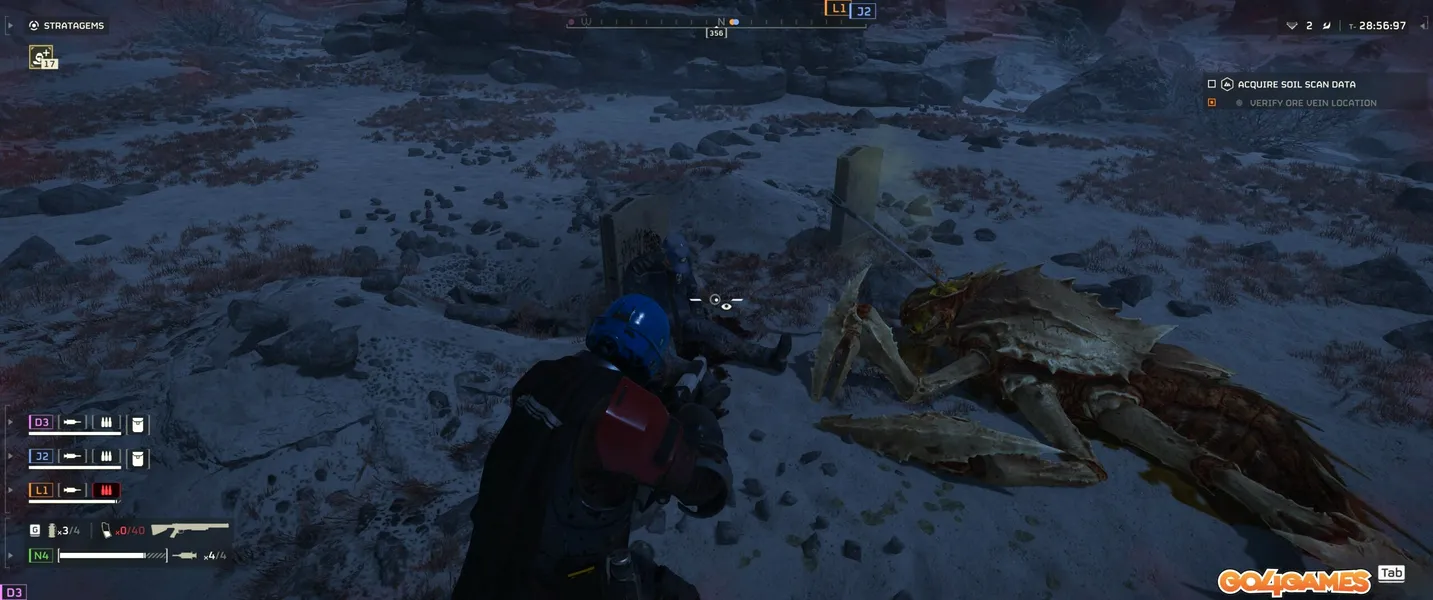The height and width of the screenshot is (600, 1433).
Task: Expand the squad list arrow beside D3
Action: pos(11,423)
